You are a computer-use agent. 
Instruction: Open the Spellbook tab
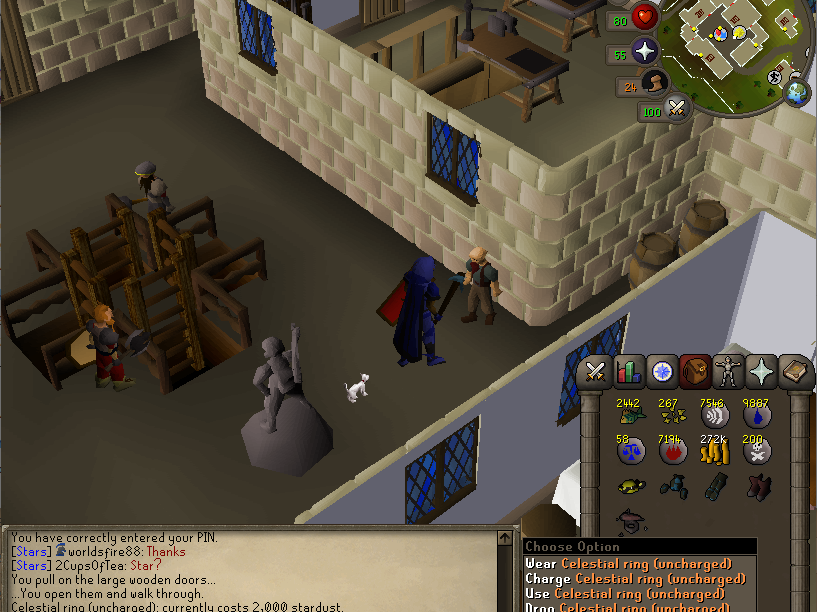click(794, 373)
